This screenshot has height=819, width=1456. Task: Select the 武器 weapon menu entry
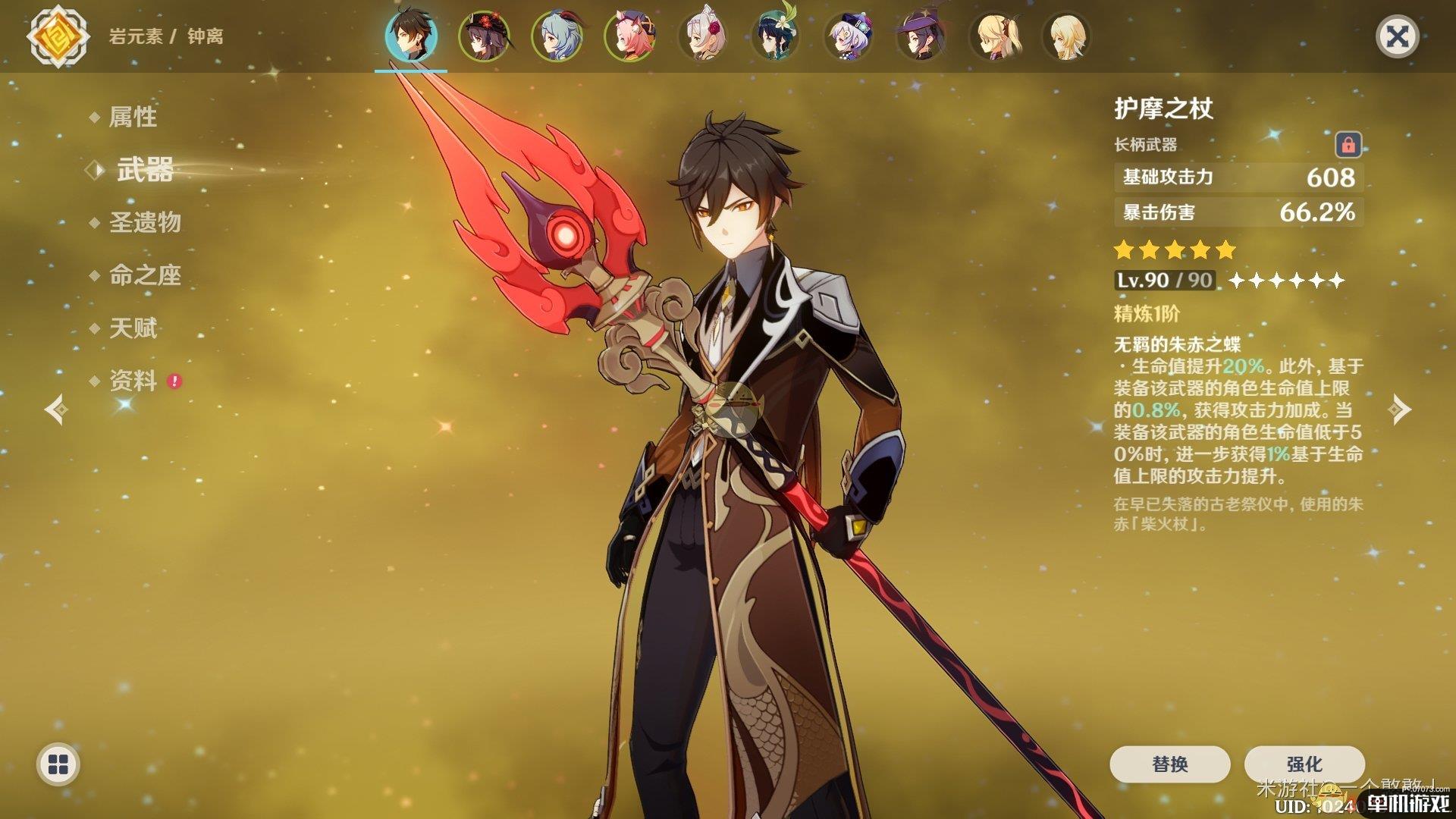(145, 170)
